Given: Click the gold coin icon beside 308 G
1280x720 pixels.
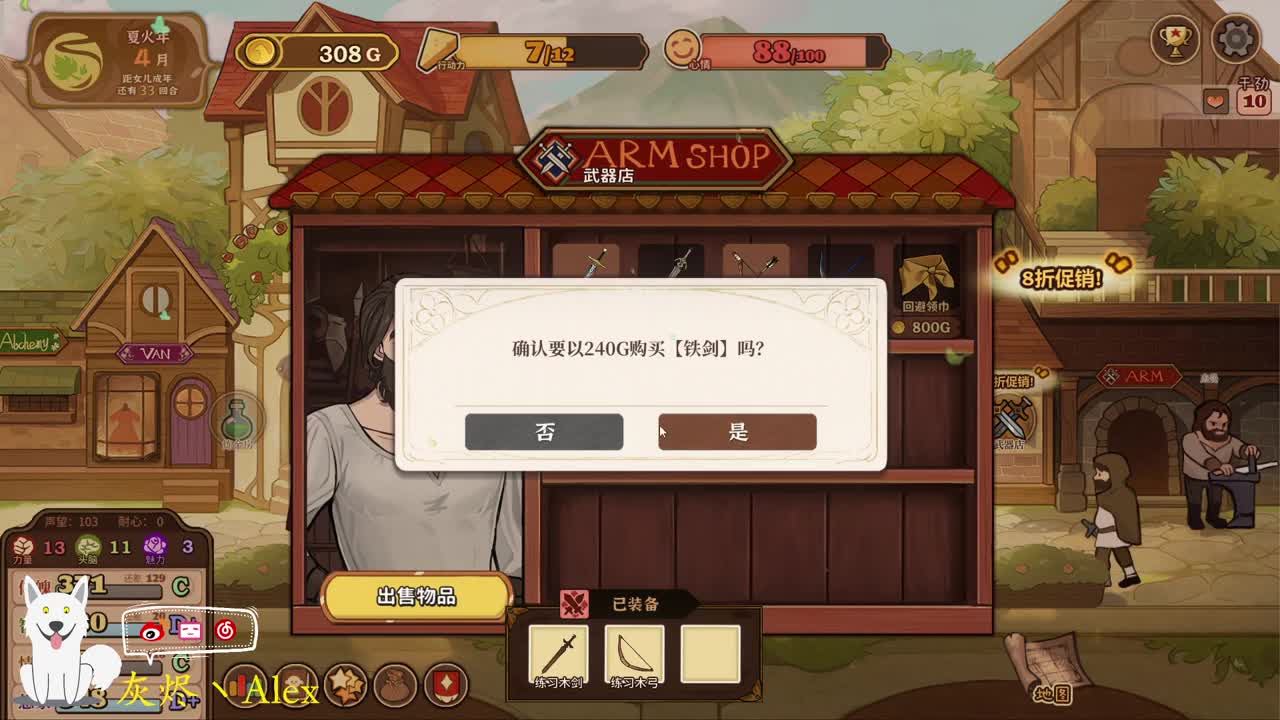Looking at the screenshot, I should [260, 53].
